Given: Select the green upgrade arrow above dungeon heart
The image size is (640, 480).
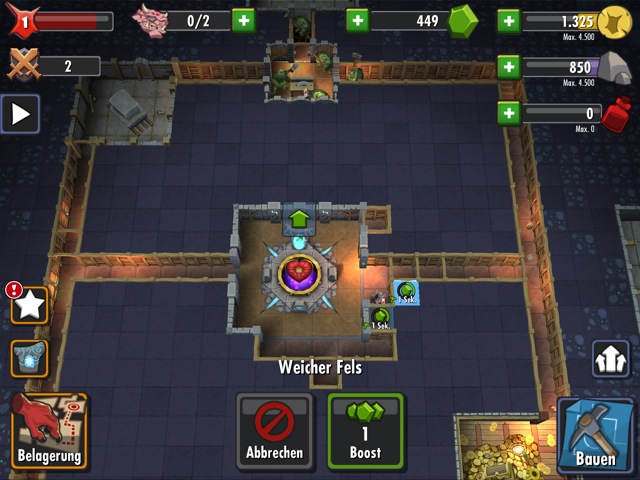Looking at the screenshot, I should tap(299, 218).
